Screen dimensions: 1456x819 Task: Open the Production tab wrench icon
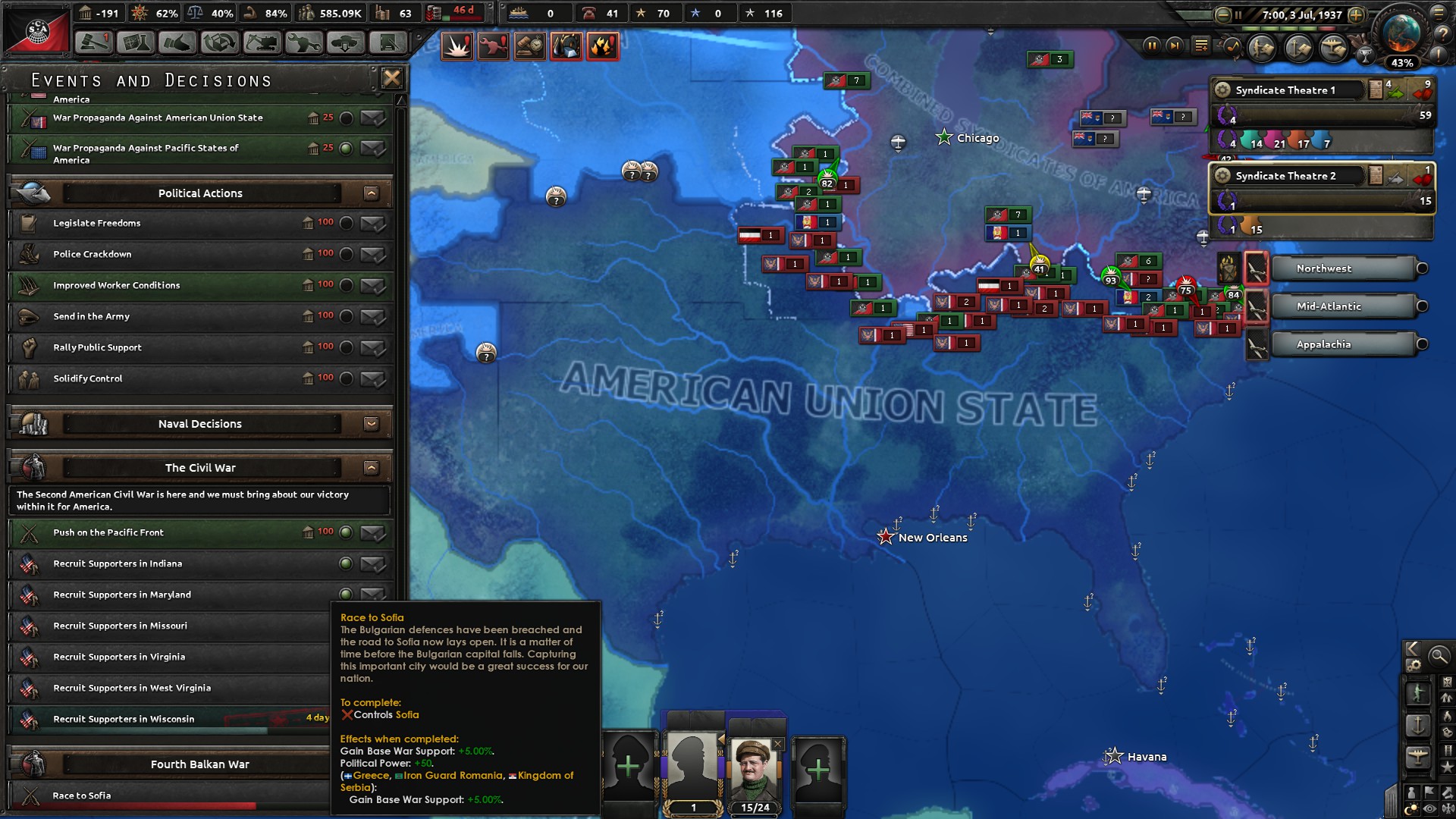(306, 44)
